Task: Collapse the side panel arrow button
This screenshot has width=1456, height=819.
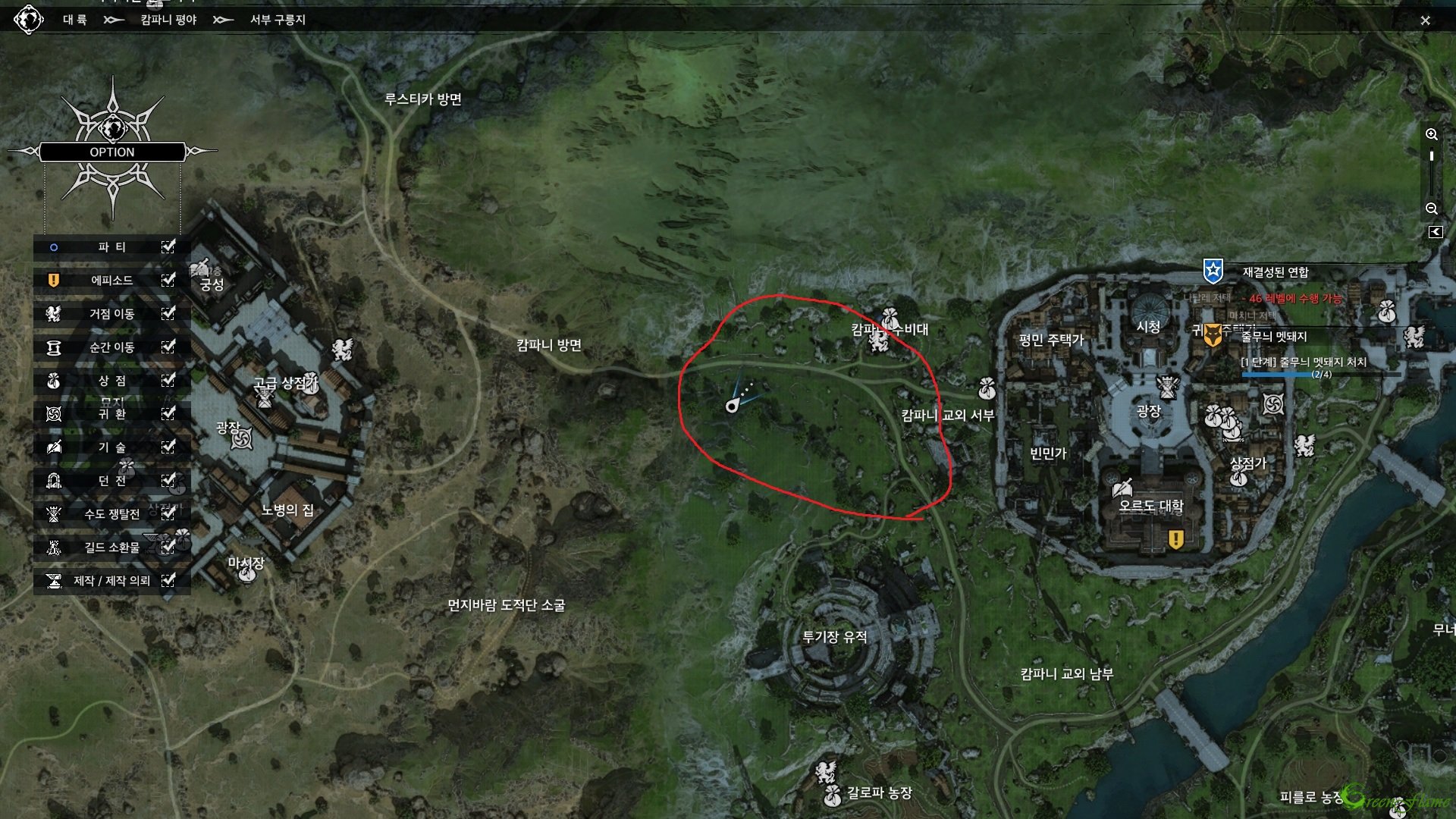Action: tap(1435, 232)
